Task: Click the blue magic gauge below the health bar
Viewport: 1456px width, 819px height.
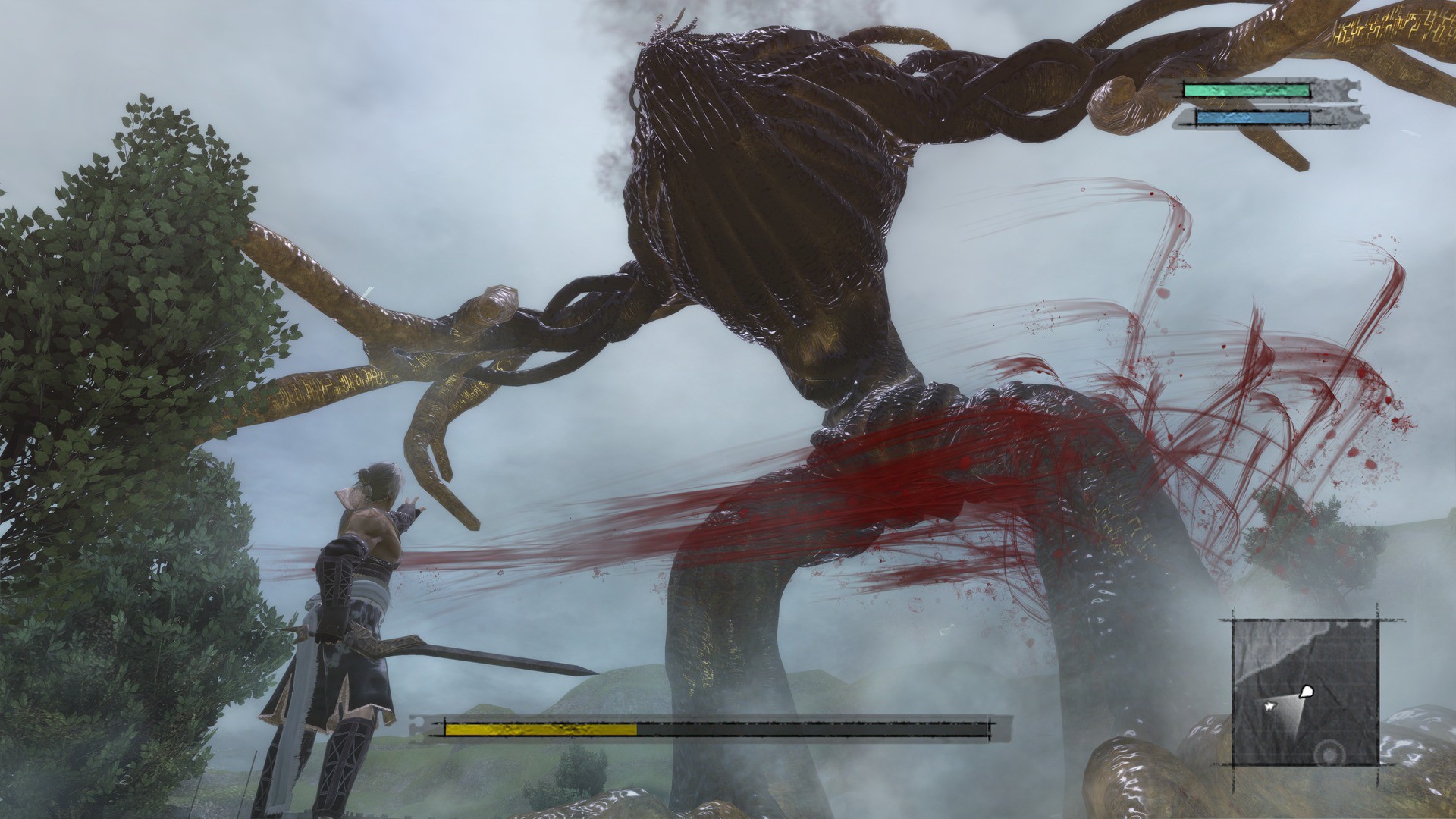Action: tap(1251, 118)
